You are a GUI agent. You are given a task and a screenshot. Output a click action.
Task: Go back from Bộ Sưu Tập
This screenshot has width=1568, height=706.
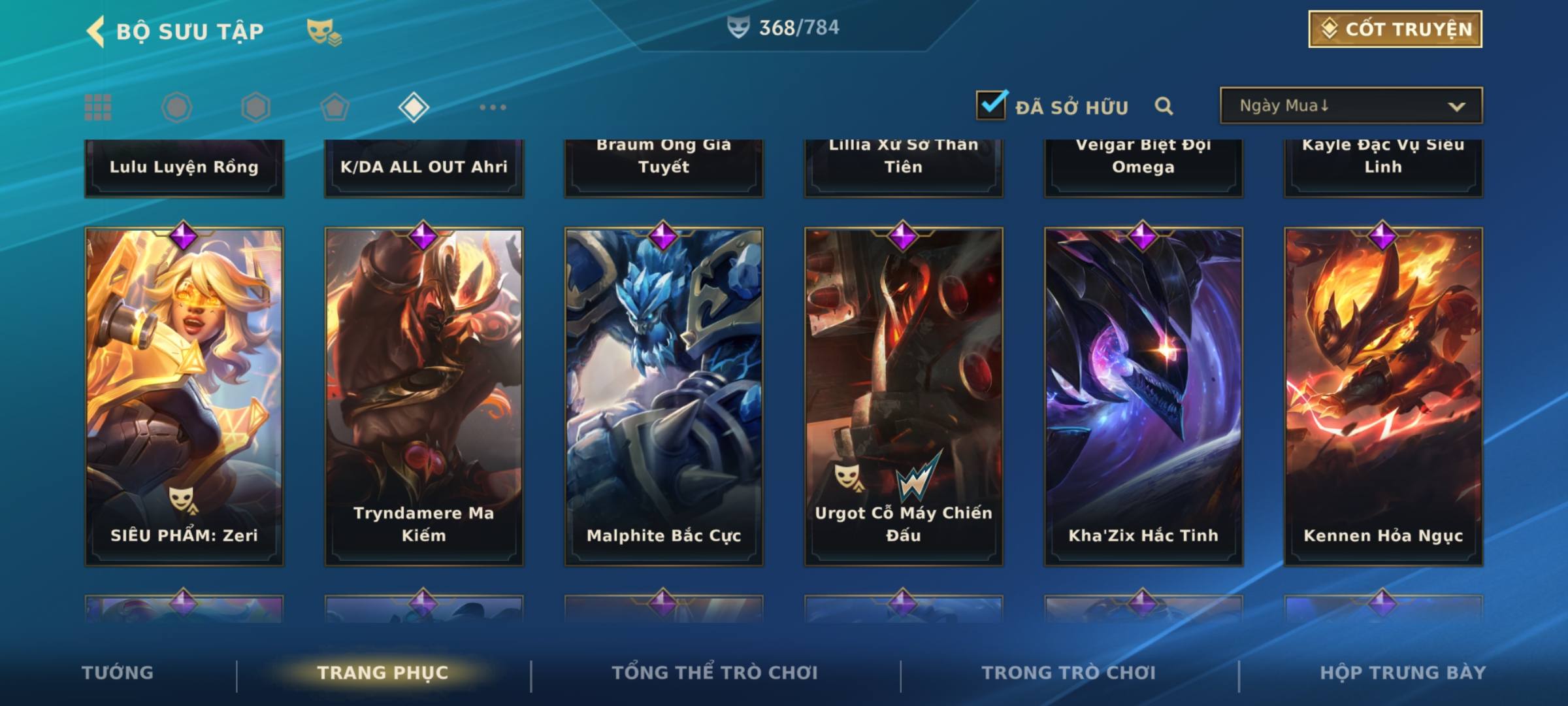(96, 31)
